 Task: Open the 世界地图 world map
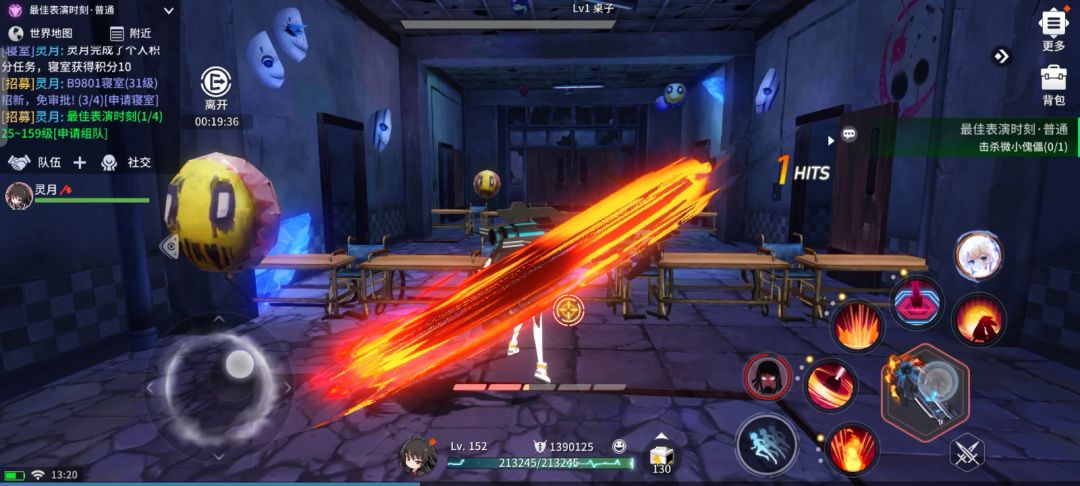[x=41, y=33]
